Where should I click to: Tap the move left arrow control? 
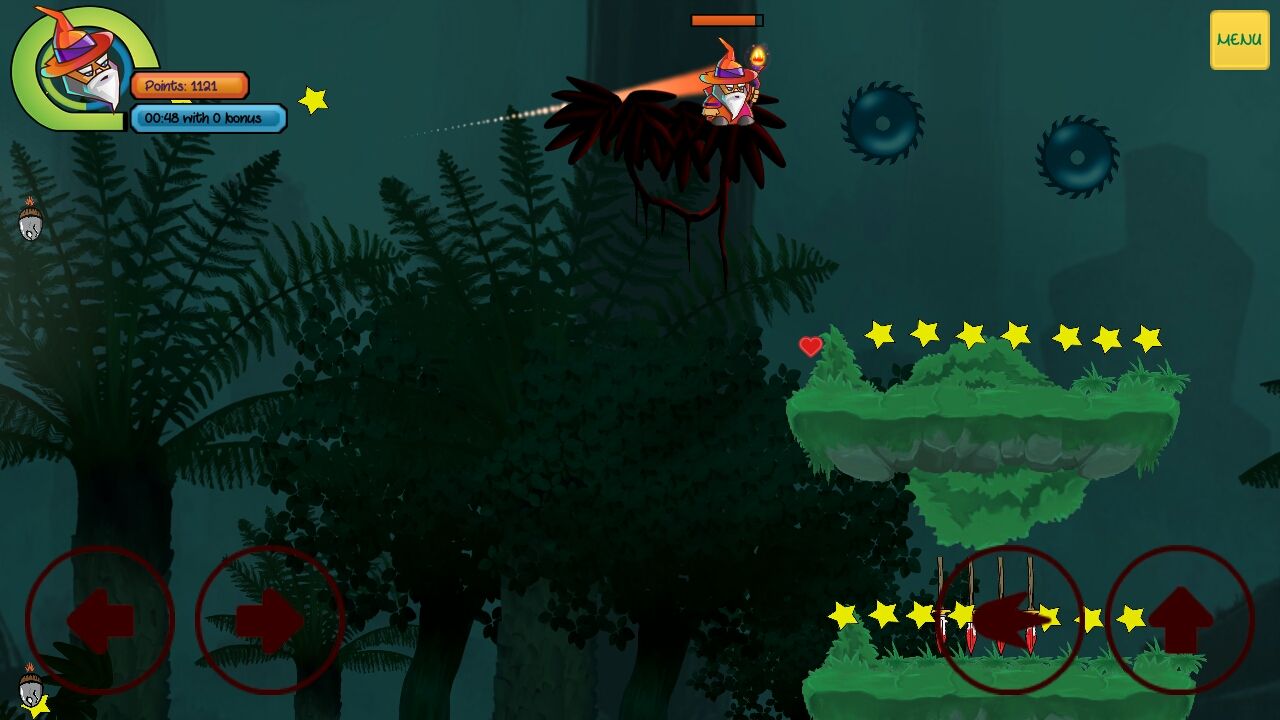(x=100, y=620)
